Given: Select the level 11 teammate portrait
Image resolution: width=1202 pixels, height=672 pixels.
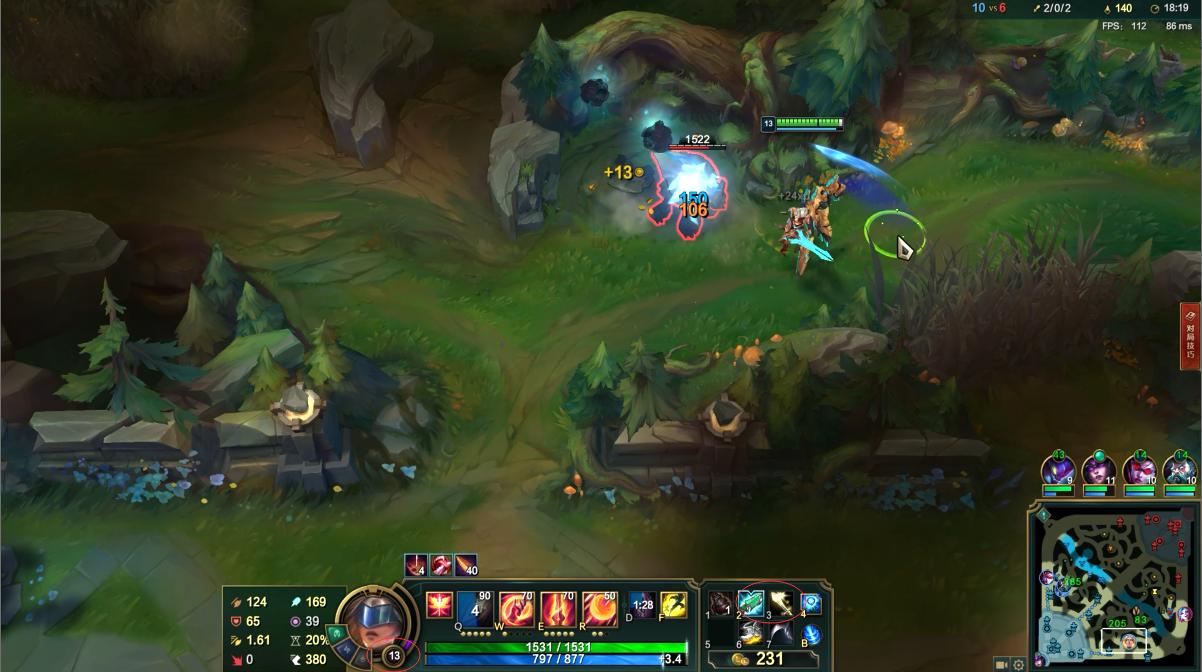Looking at the screenshot, I should point(1098,473).
